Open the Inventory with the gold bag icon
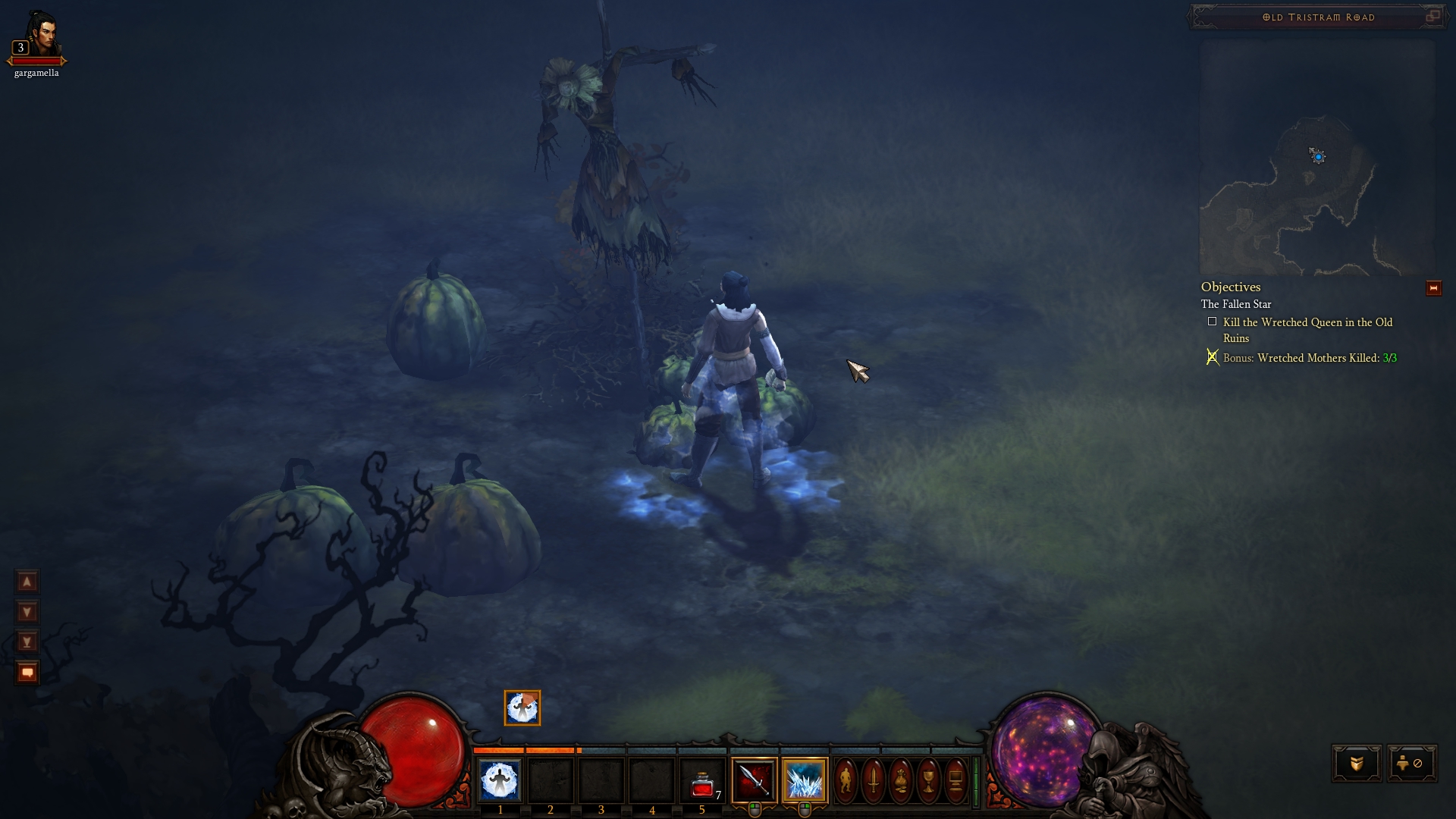 900,781
